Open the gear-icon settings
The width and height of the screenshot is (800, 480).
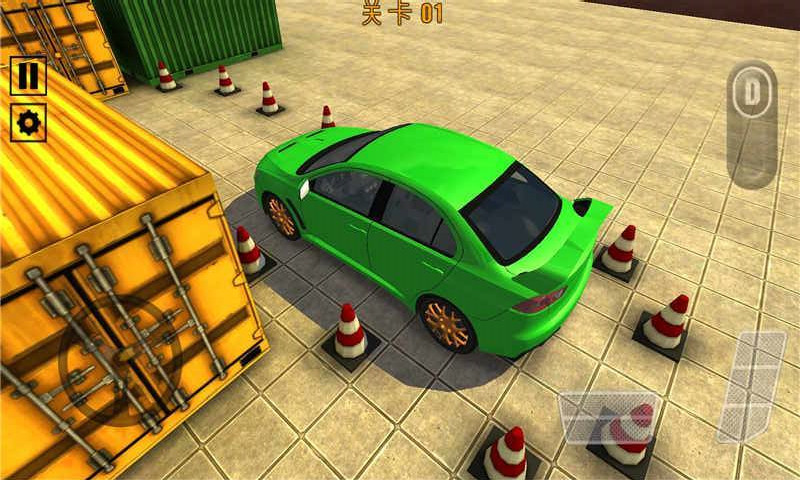pyautogui.click(x=28, y=123)
